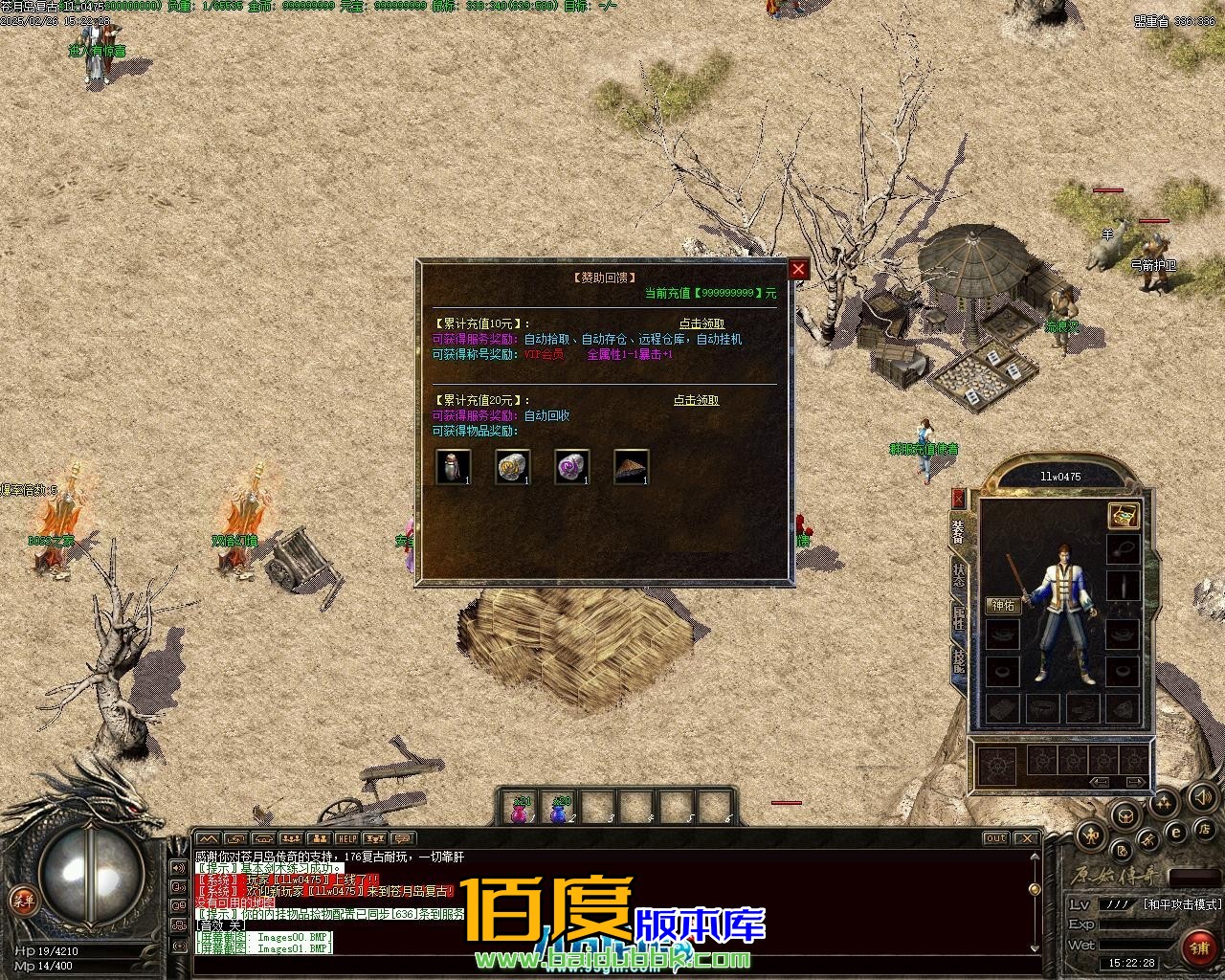The height and width of the screenshot is (980, 1225).
Task: Use the blue potion in hotbar slot 2
Action: 559,810
